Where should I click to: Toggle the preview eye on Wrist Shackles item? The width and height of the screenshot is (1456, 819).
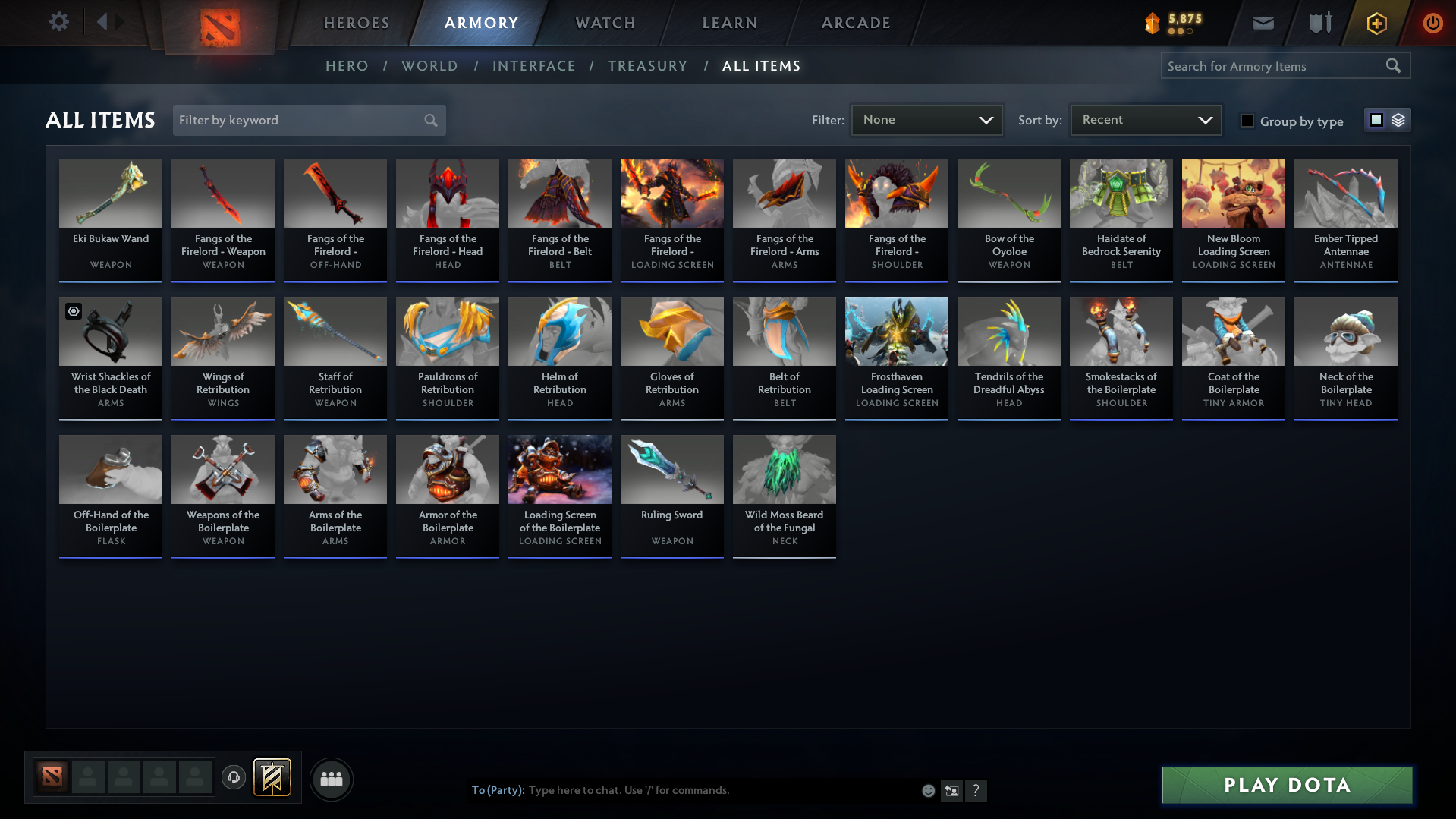(x=73, y=311)
